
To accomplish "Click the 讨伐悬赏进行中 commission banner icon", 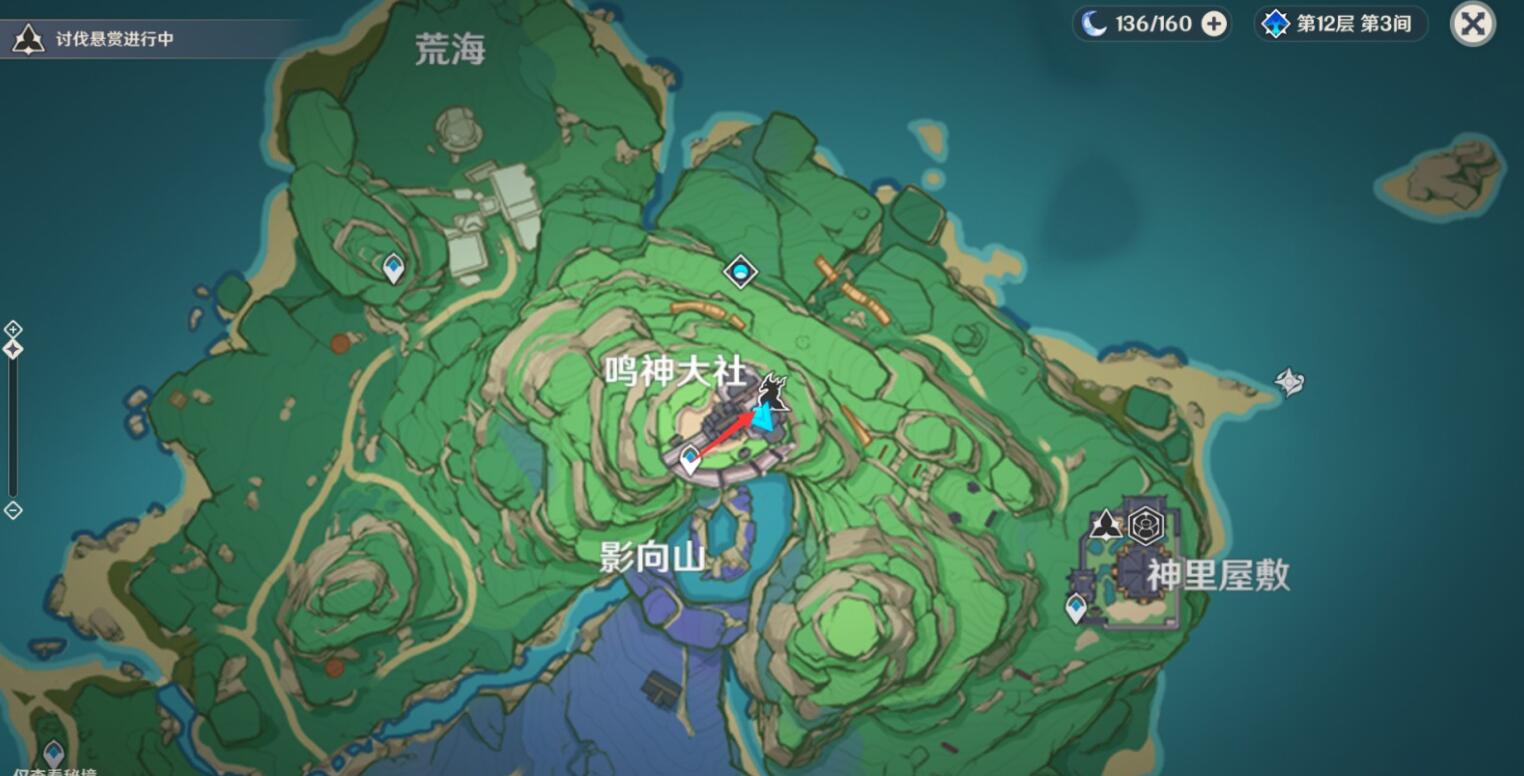I will pos(30,40).
